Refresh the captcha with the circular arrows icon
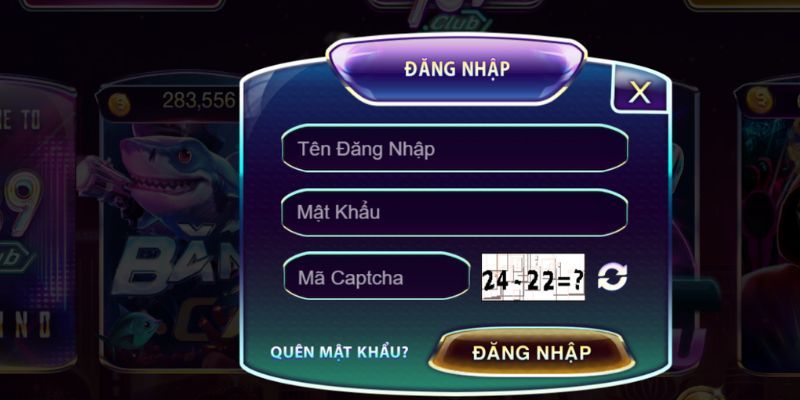This screenshot has height=400, width=800. point(612,277)
